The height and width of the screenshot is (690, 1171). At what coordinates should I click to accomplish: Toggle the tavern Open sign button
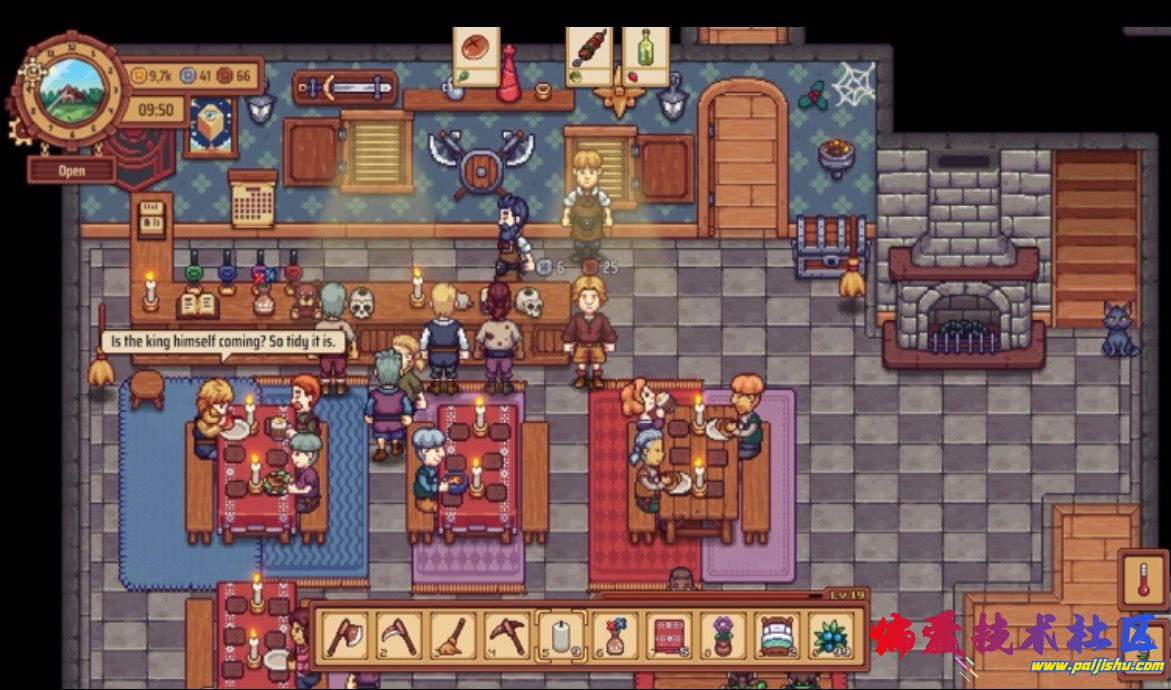71,170
